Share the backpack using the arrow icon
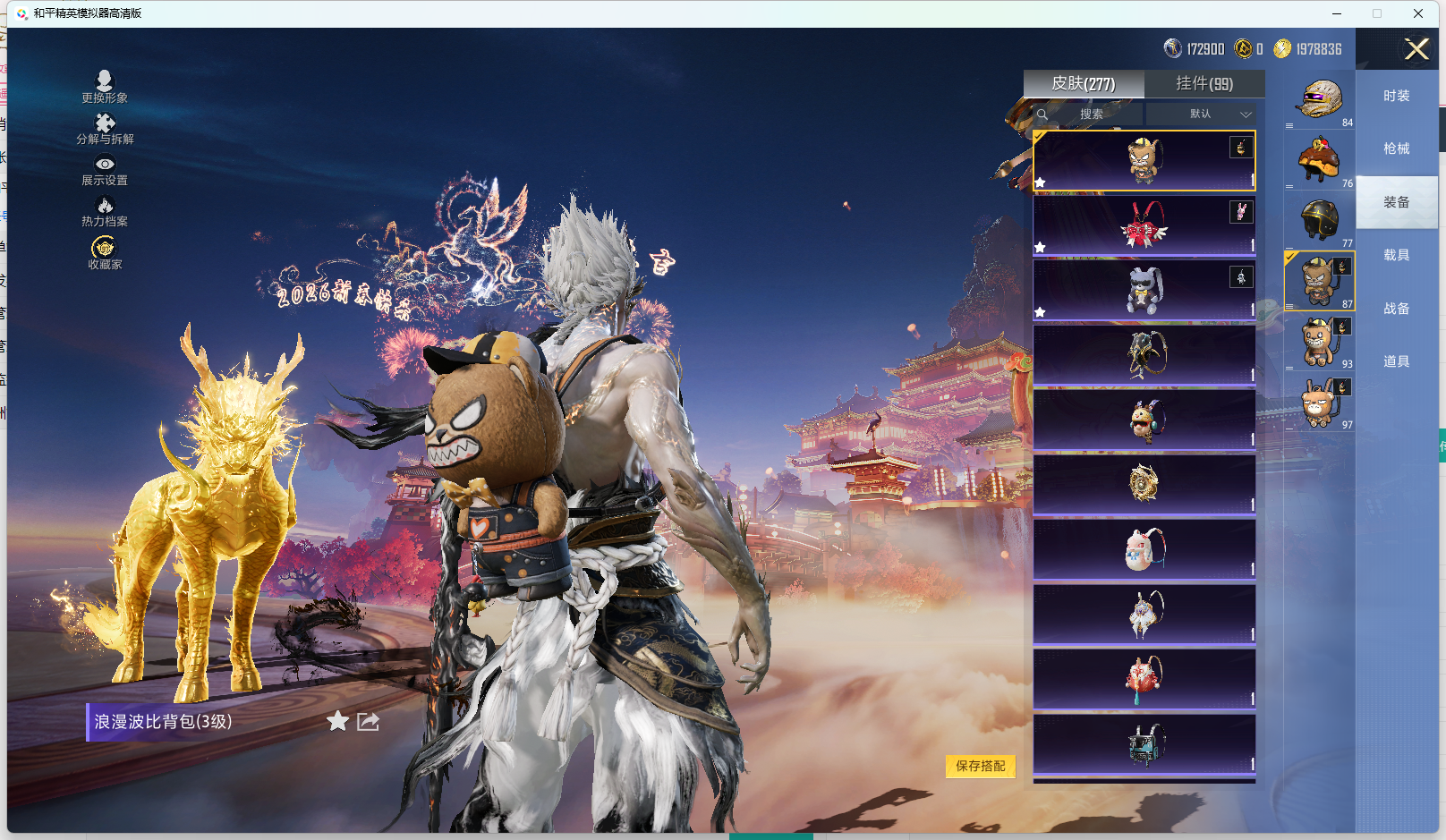Screen dimensions: 1446x840 (369, 721)
